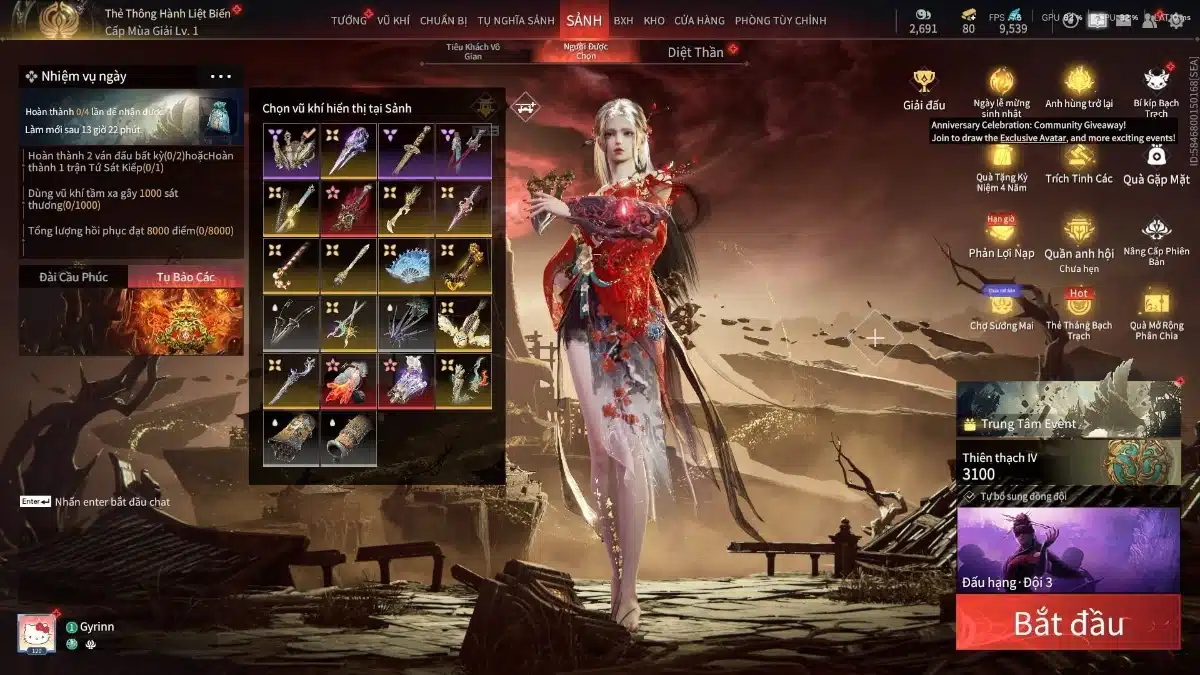Start the match with Bắt đầu
The image size is (1200, 675).
click(x=1068, y=623)
